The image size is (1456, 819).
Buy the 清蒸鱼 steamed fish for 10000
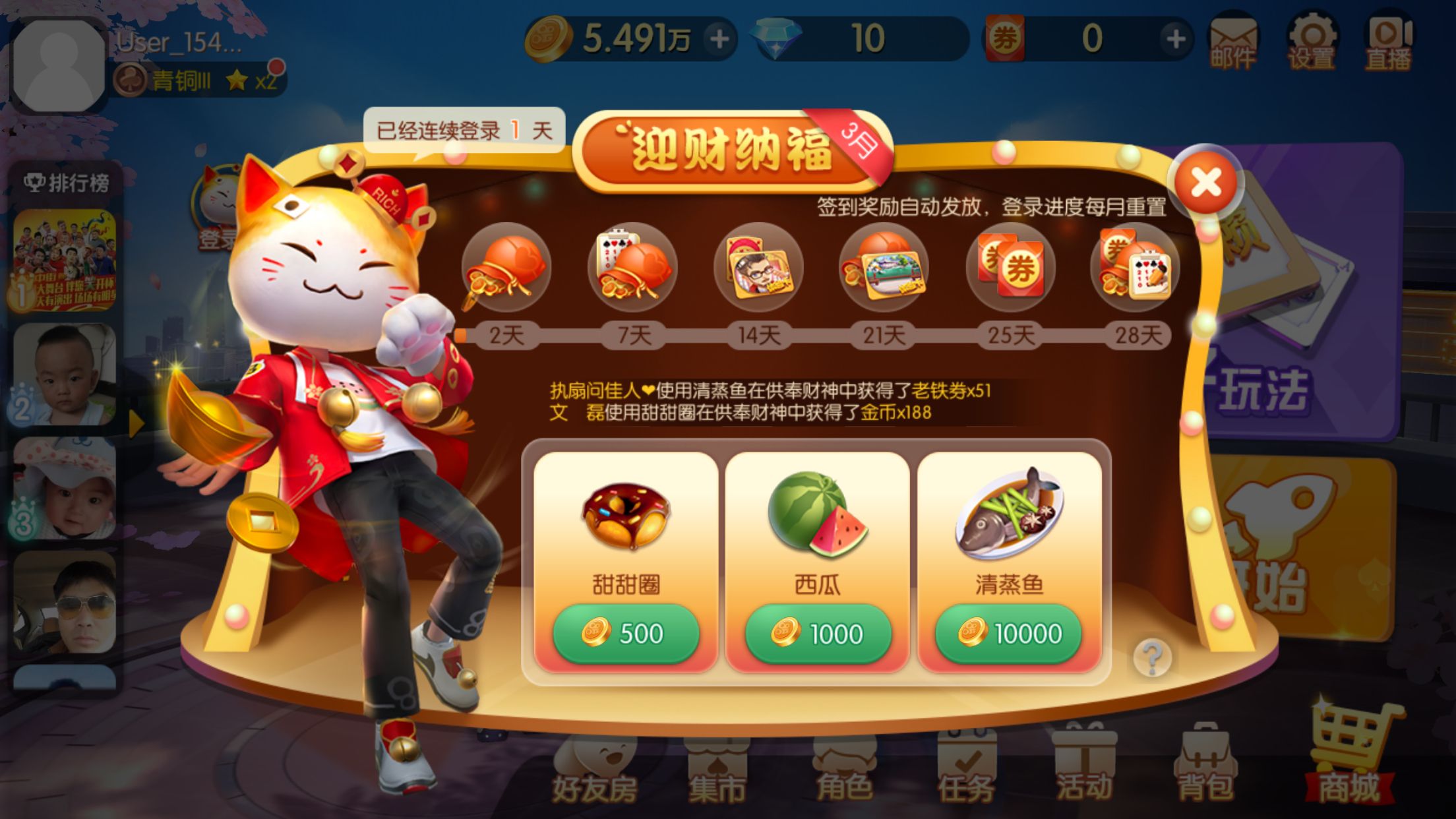[1009, 633]
